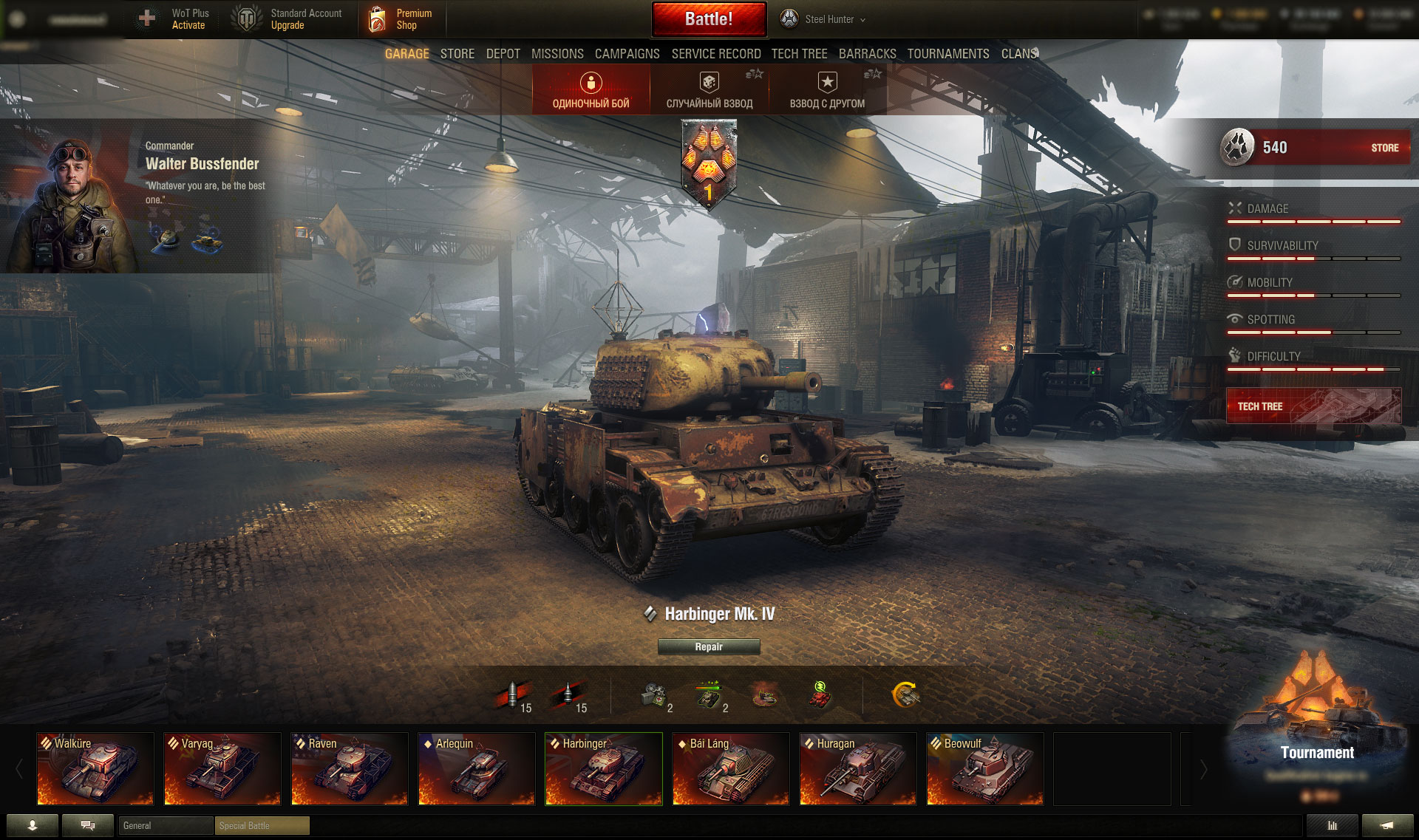Start the match with the Battle! button

click(709, 19)
